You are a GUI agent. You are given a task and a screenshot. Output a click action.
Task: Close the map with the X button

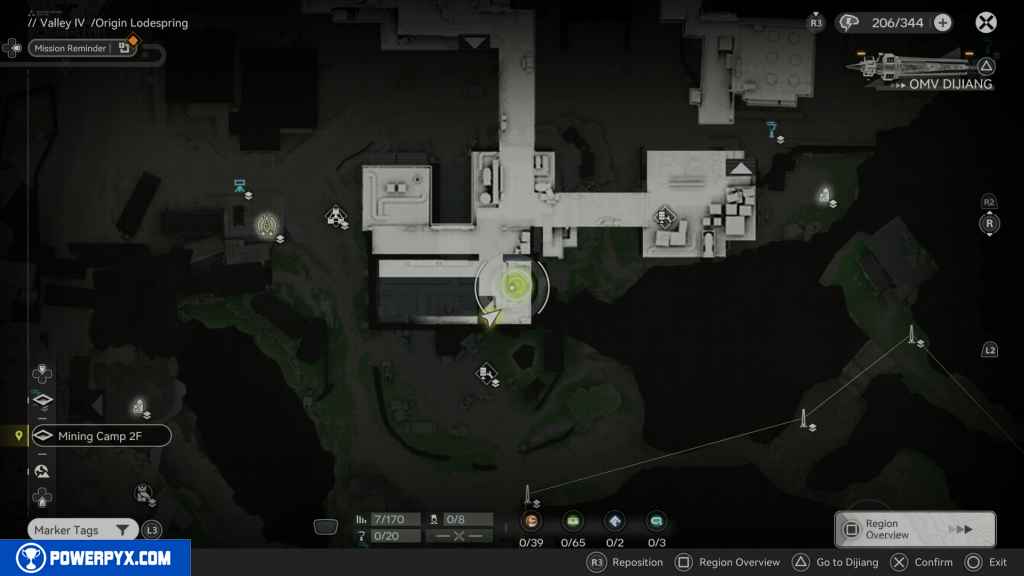[985, 22]
